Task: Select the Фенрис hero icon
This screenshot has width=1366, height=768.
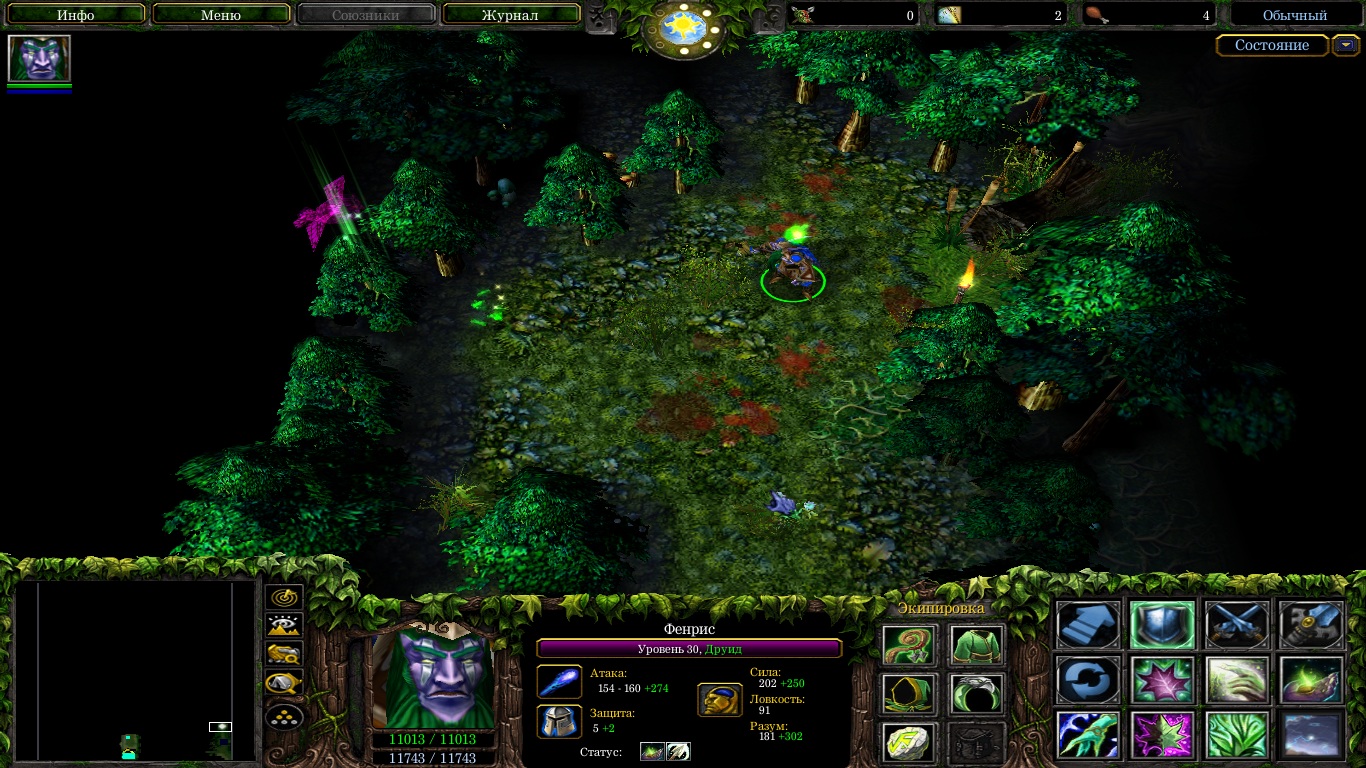Action: pos(39,59)
